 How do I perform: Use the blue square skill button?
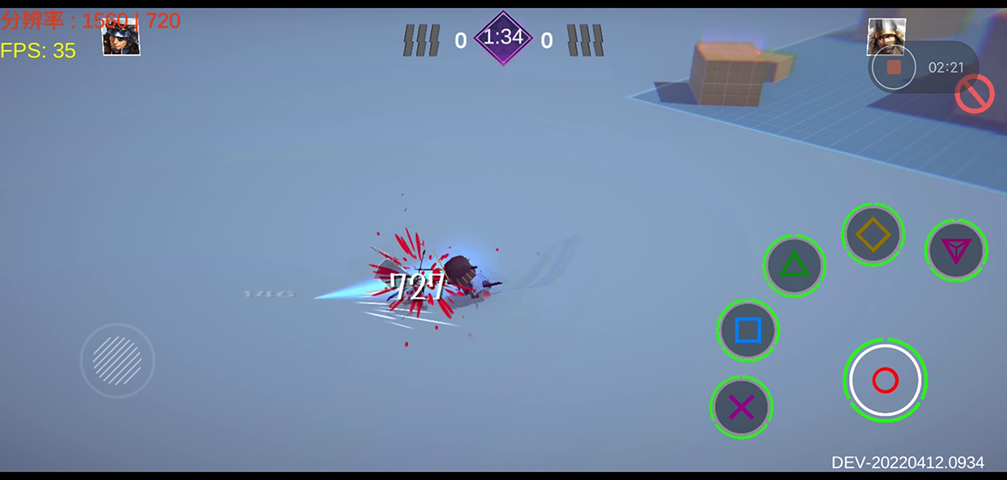tap(748, 330)
